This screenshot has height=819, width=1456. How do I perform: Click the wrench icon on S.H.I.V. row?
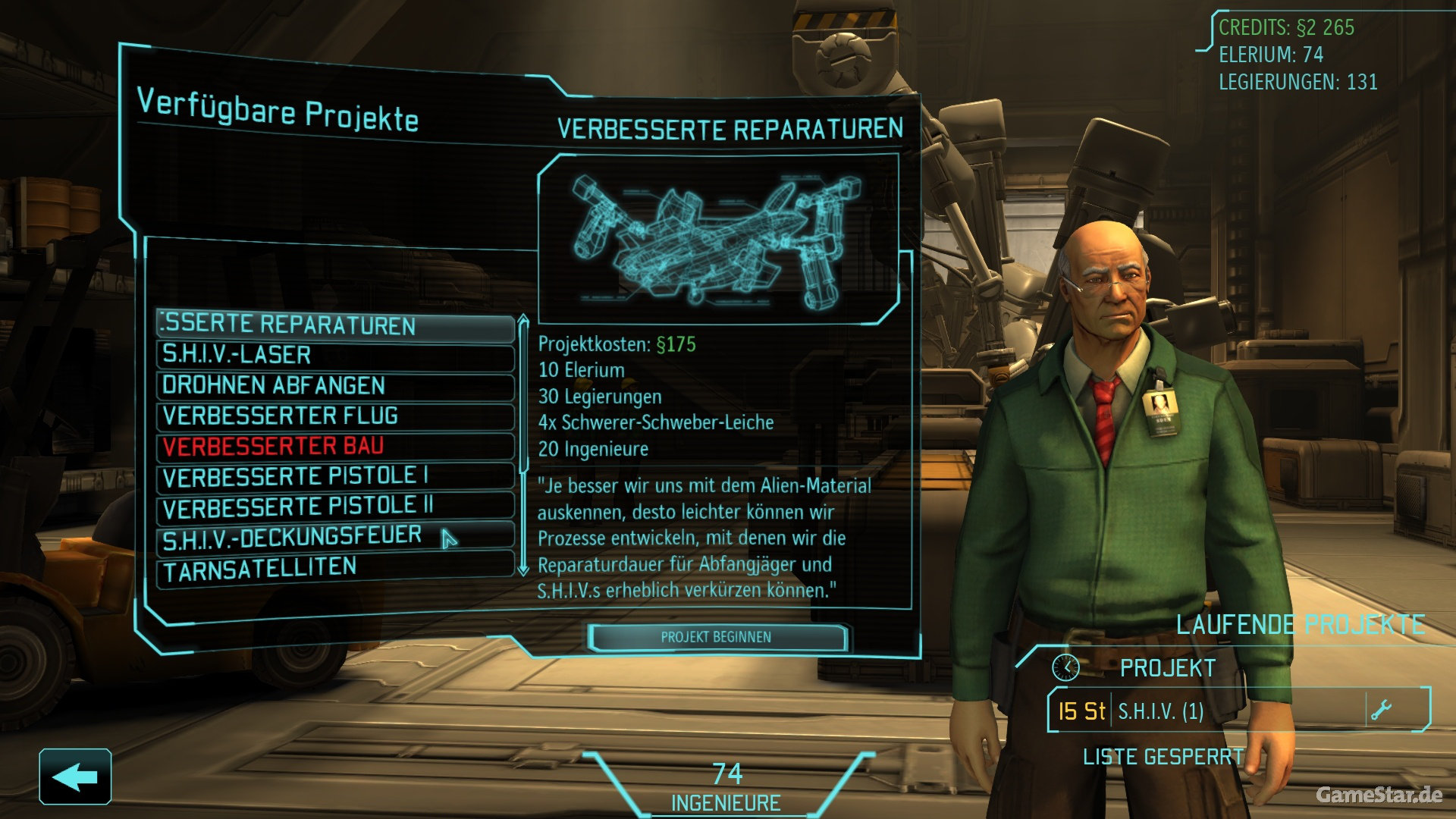[x=1381, y=711]
